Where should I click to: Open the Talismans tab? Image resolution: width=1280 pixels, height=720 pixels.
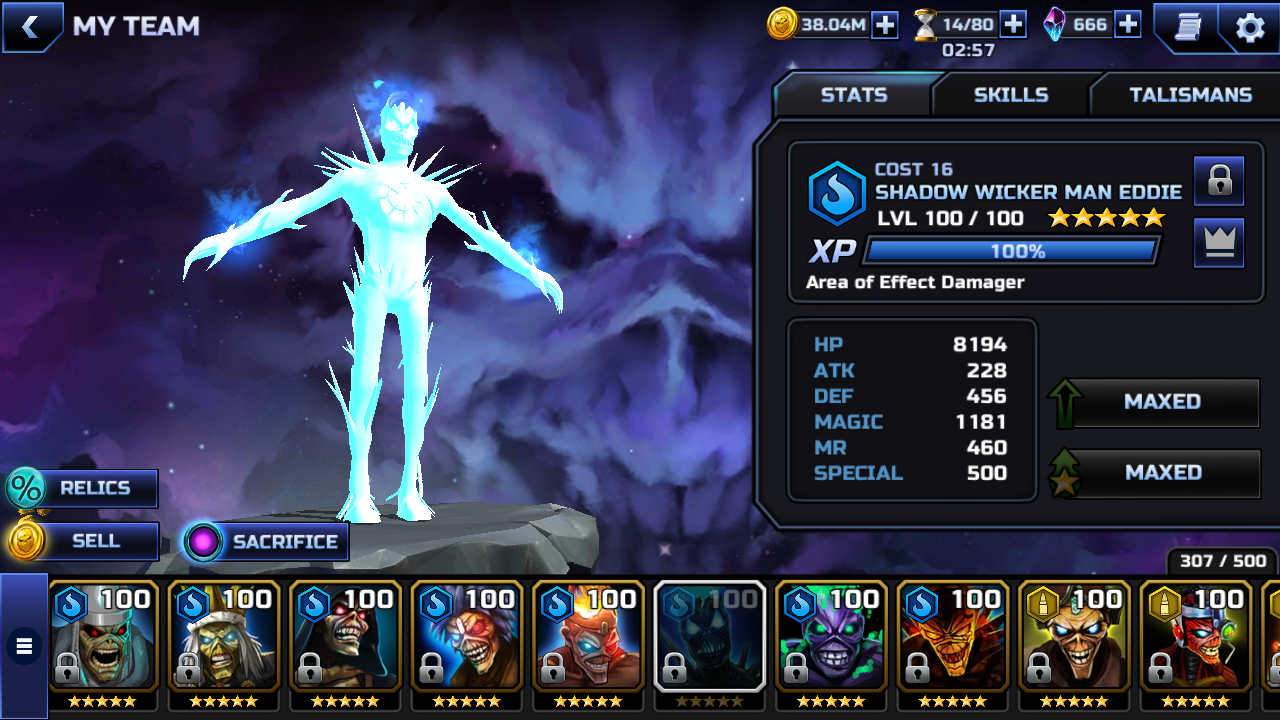click(1190, 95)
